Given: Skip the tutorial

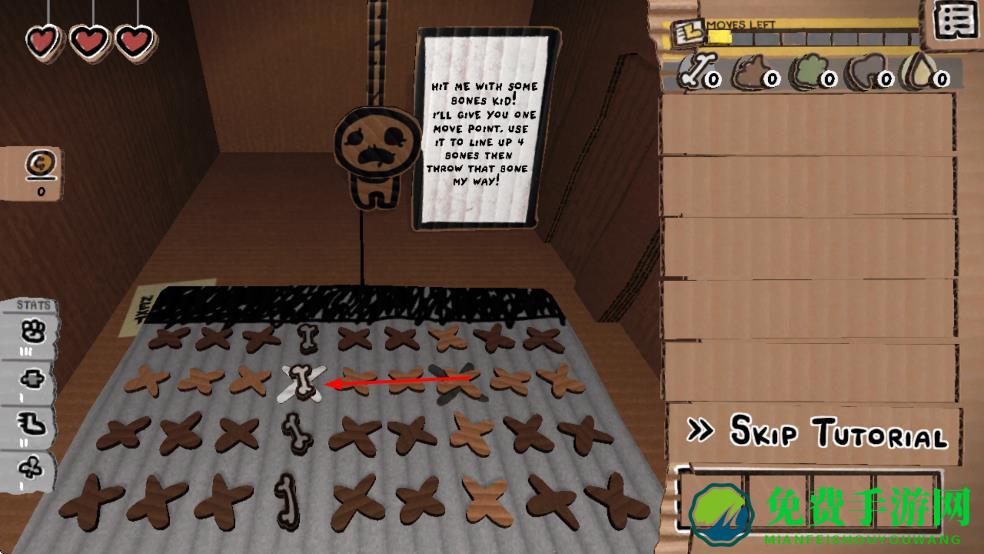Looking at the screenshot, I should point(817,432).
